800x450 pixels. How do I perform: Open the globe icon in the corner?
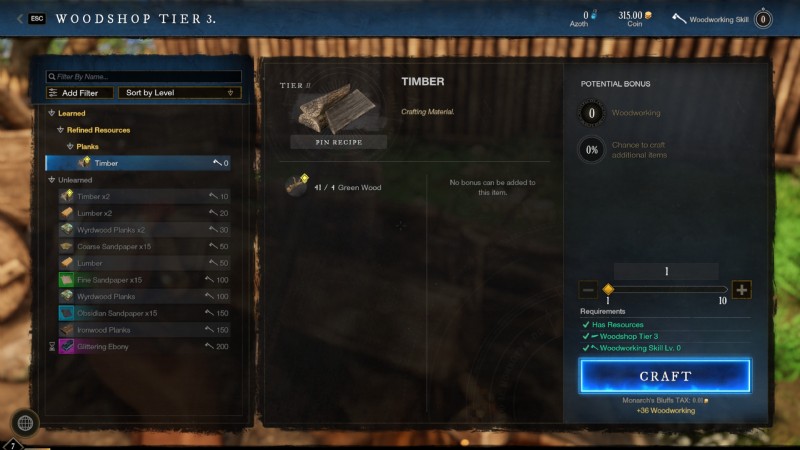click(x=25, y=423)
